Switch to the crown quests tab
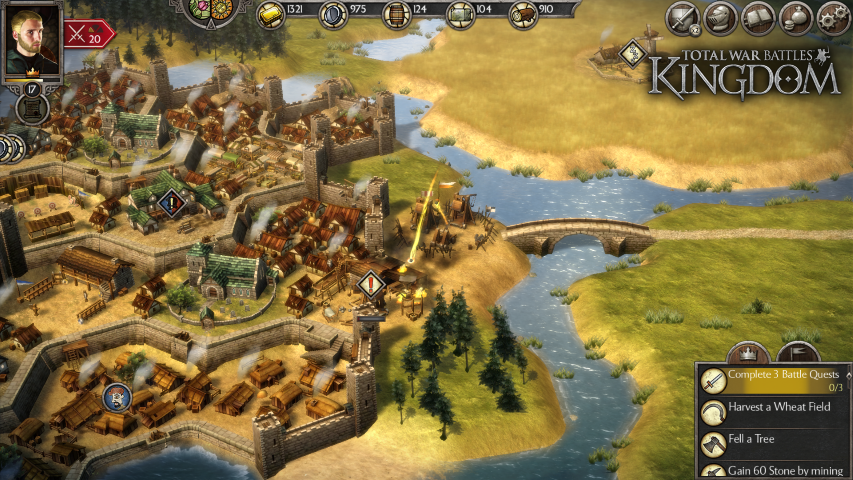Screen dimensions: 853x480 (748, 353)
